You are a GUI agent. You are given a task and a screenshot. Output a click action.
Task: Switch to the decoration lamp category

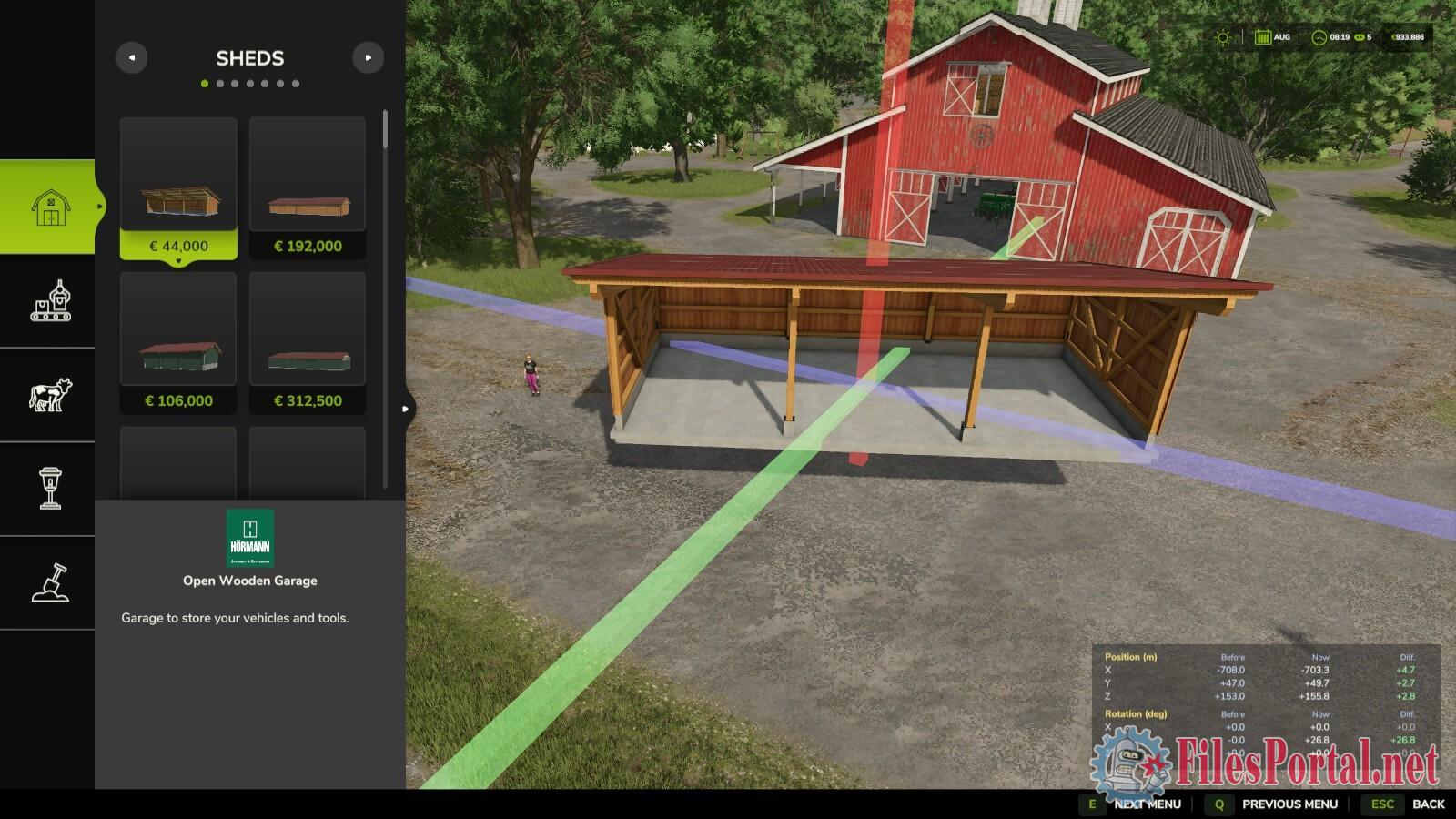50,489
